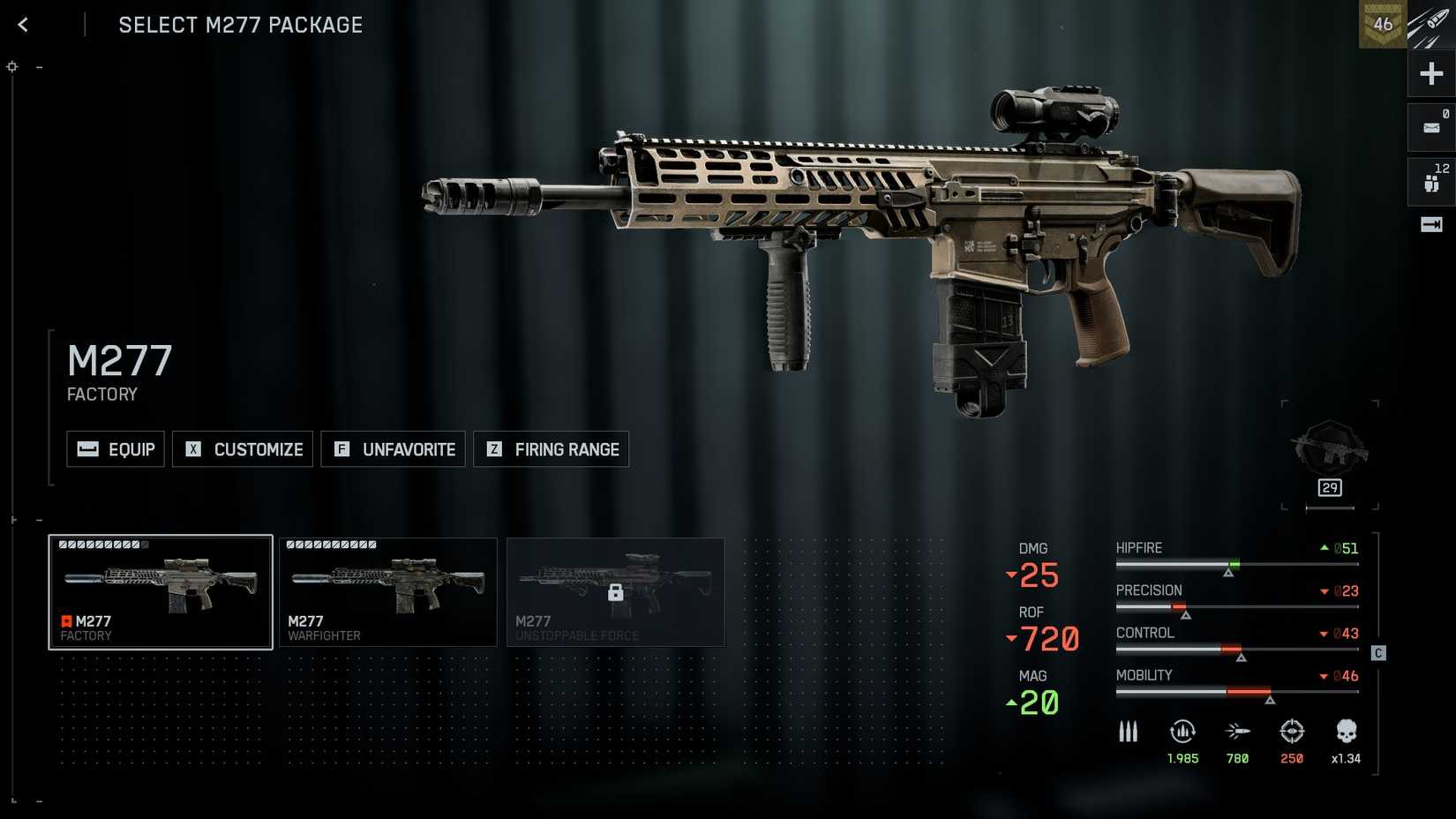1456x819 pixels.
Task: Open Customize for the M277
Action: click(x=243, y=449)
